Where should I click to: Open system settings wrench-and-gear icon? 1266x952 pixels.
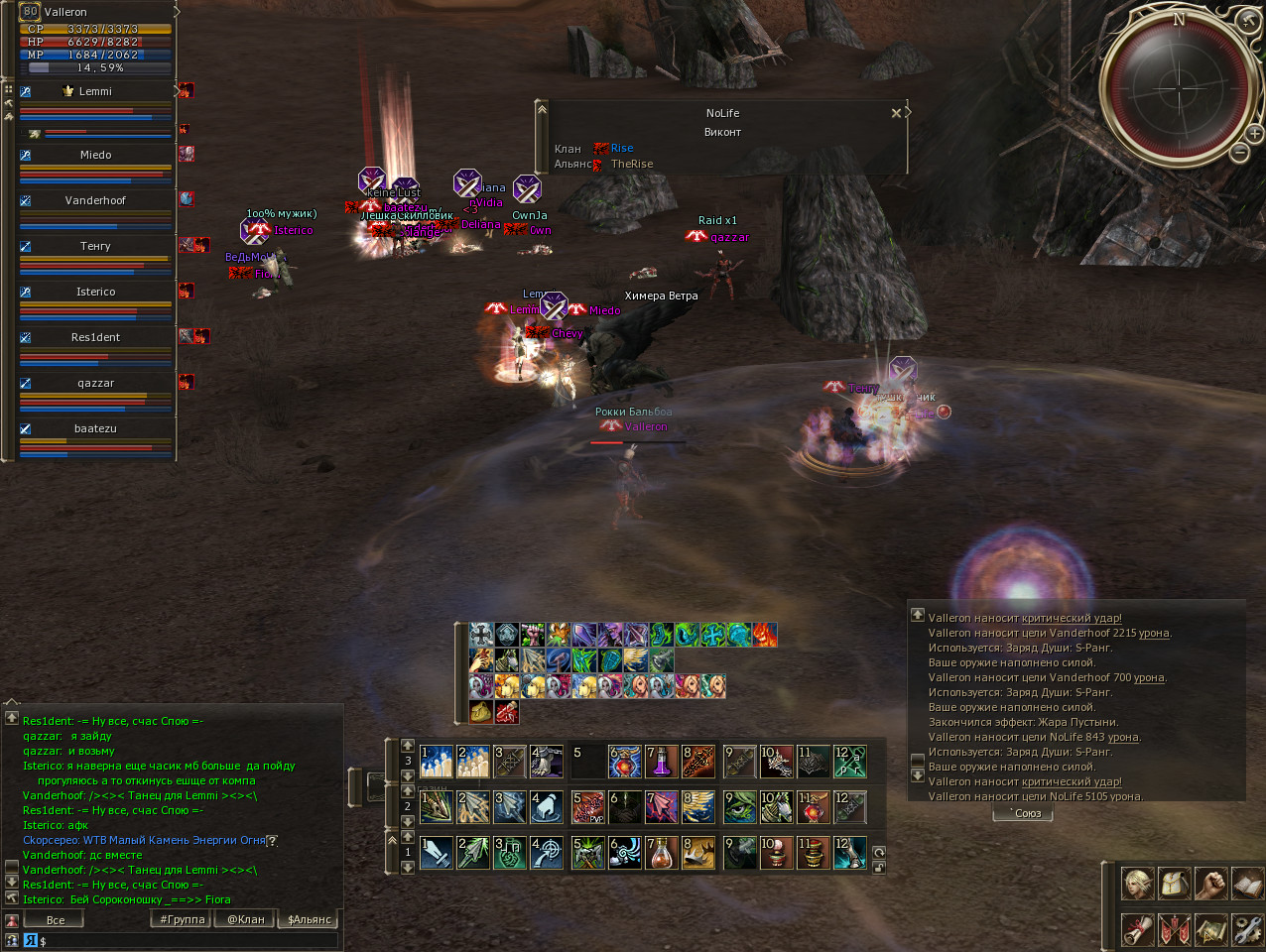coord(1246,929)
